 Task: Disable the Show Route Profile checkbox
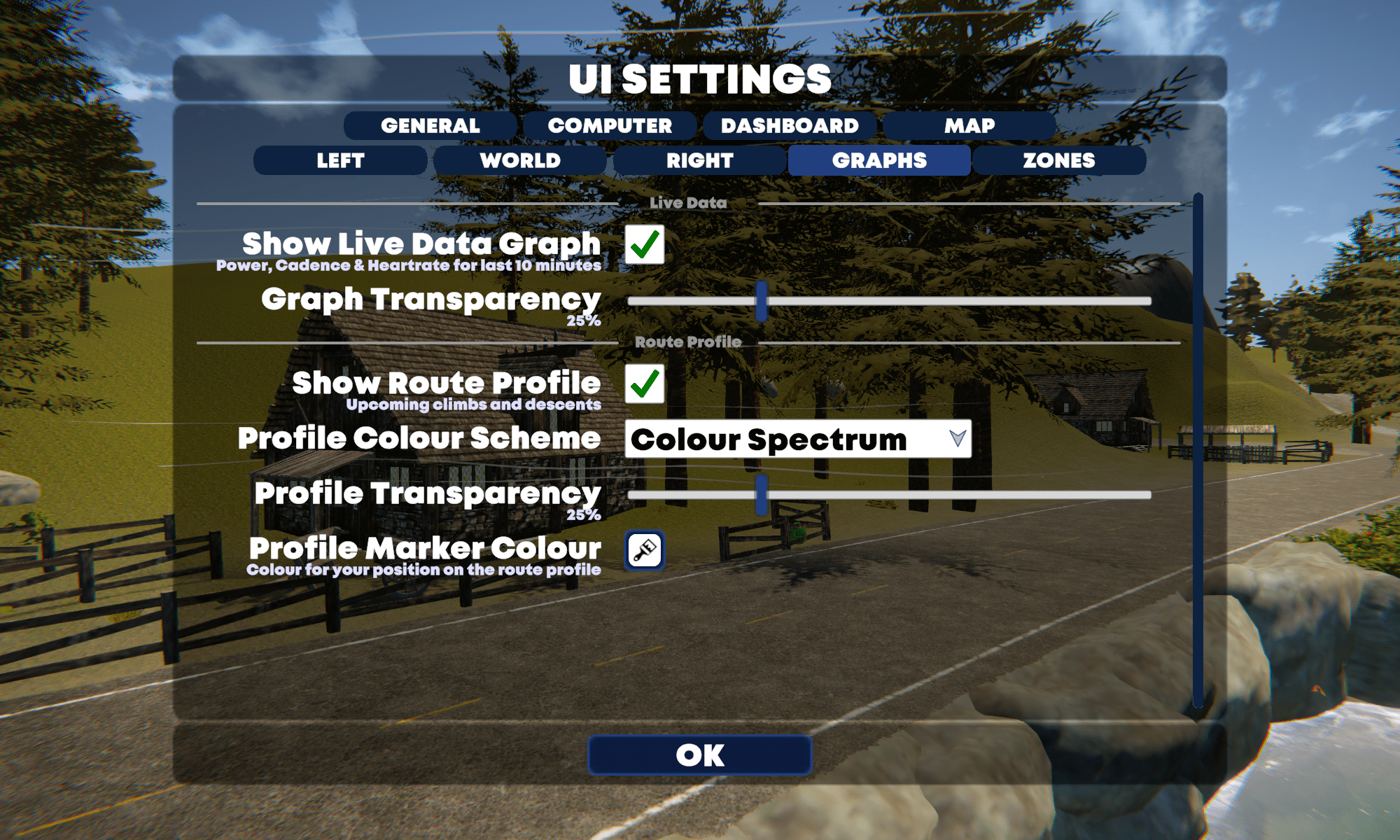pyautogui.click(x=644, y=384)
